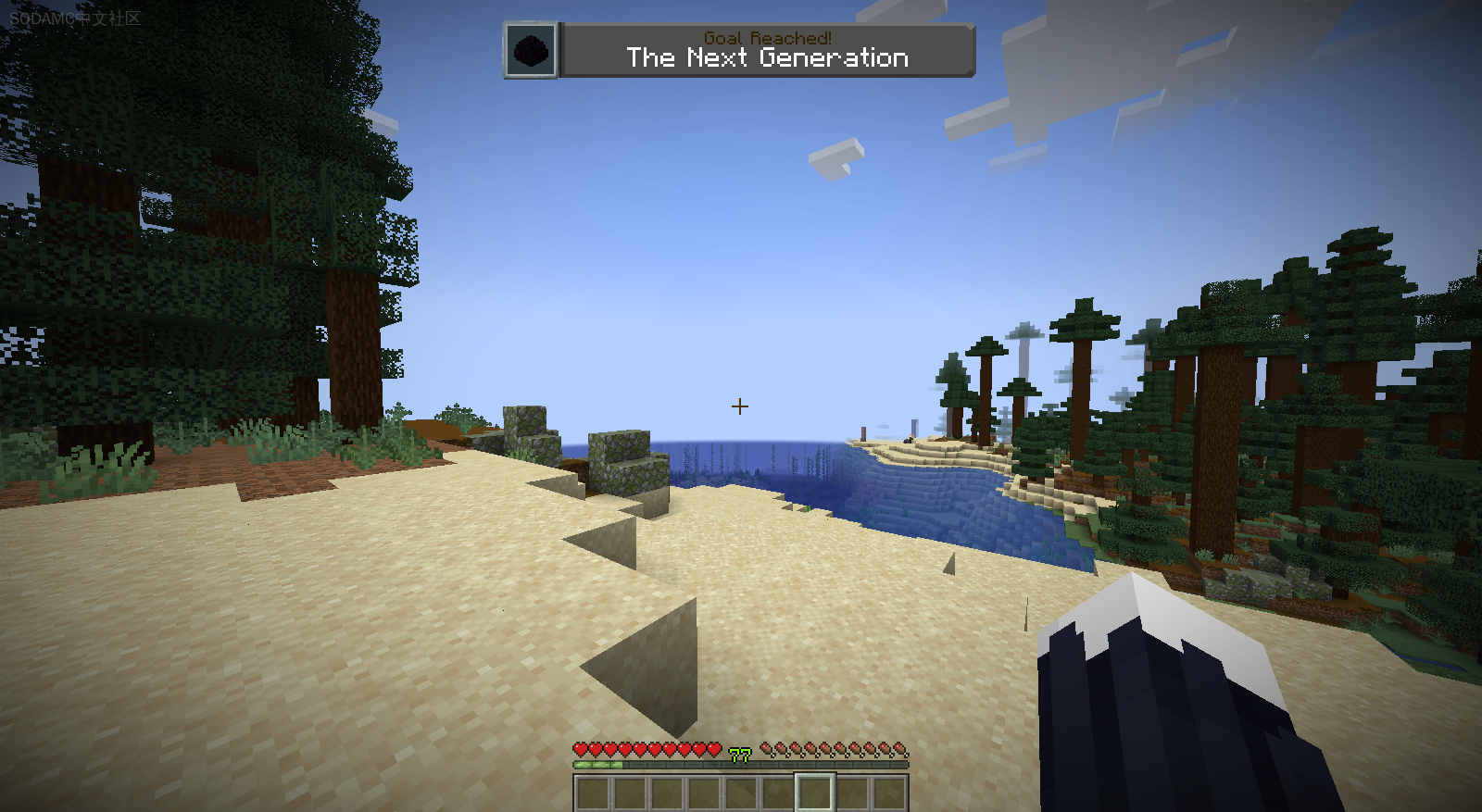The width and height of the screenshot is (1482, 812).
Task: Click the "The Next Generation" advancement toast
Action: 767,51
